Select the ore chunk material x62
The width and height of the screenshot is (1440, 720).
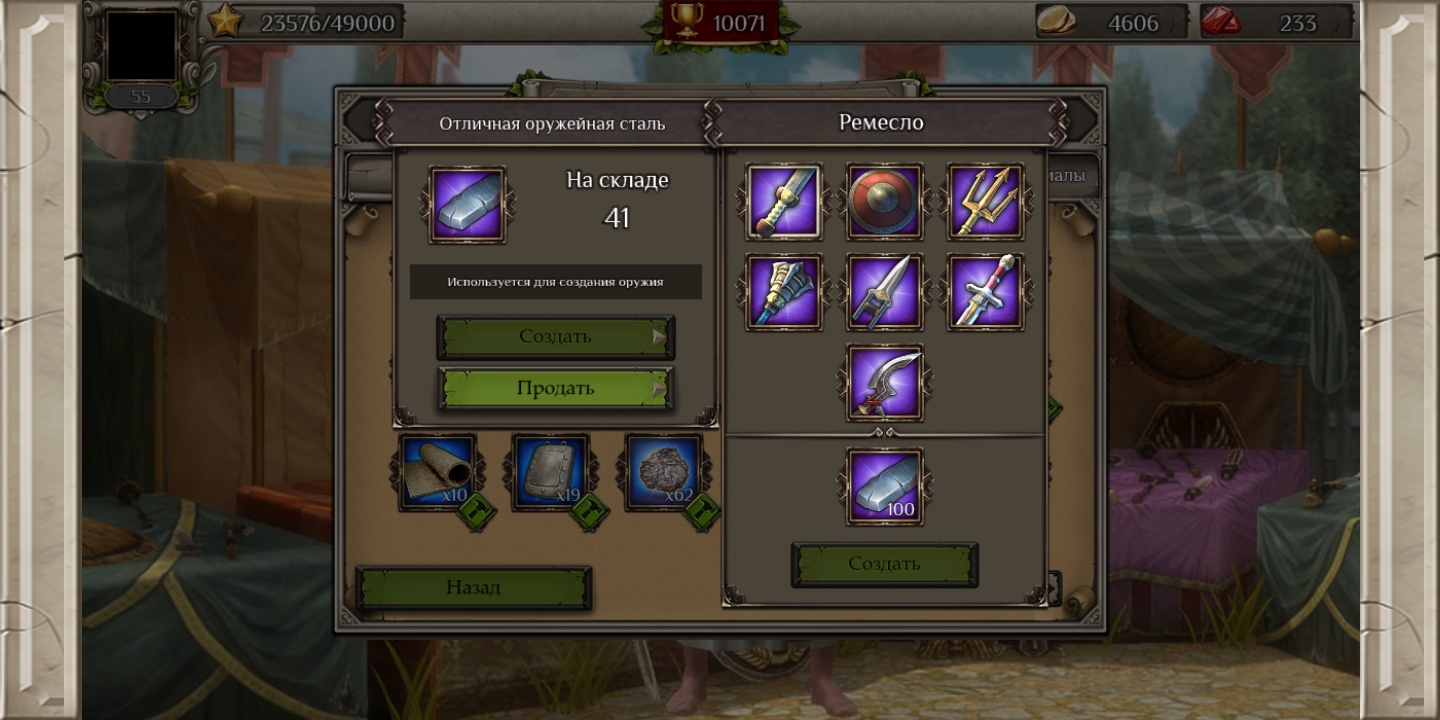point(663,472)
